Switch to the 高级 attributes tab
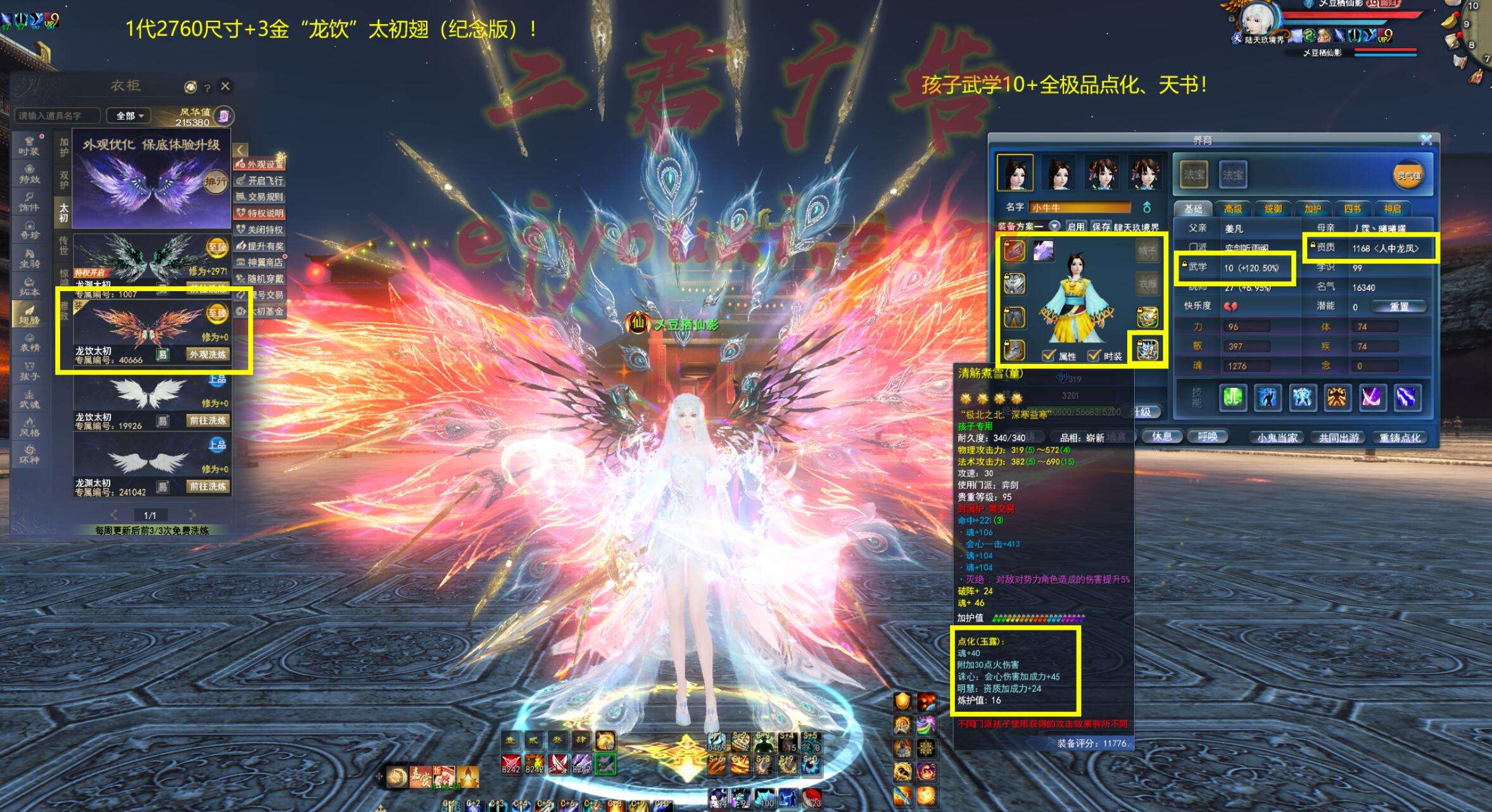1492x812 pixels. [1232, 209]
